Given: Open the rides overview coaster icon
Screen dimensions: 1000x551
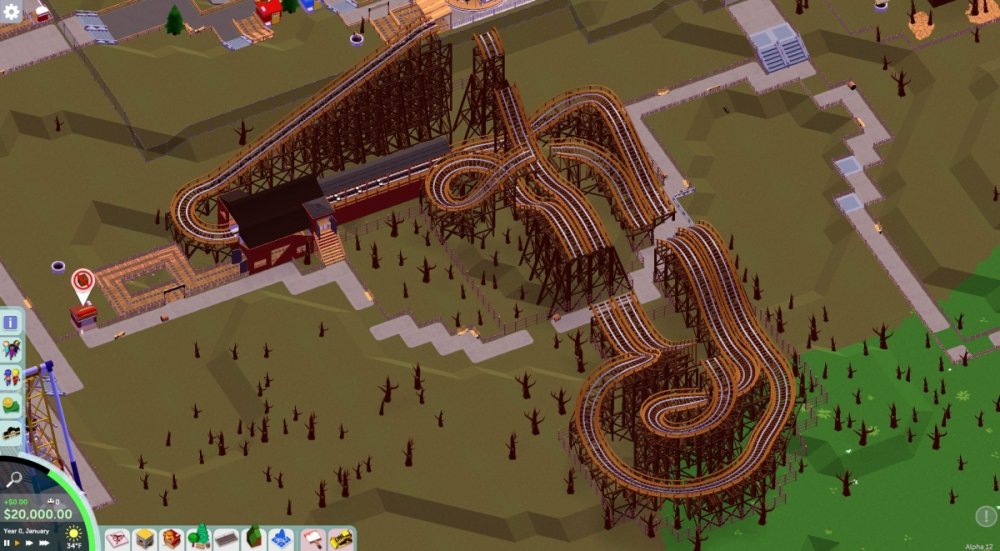Looking at the screenshot, I should point(12,433).
